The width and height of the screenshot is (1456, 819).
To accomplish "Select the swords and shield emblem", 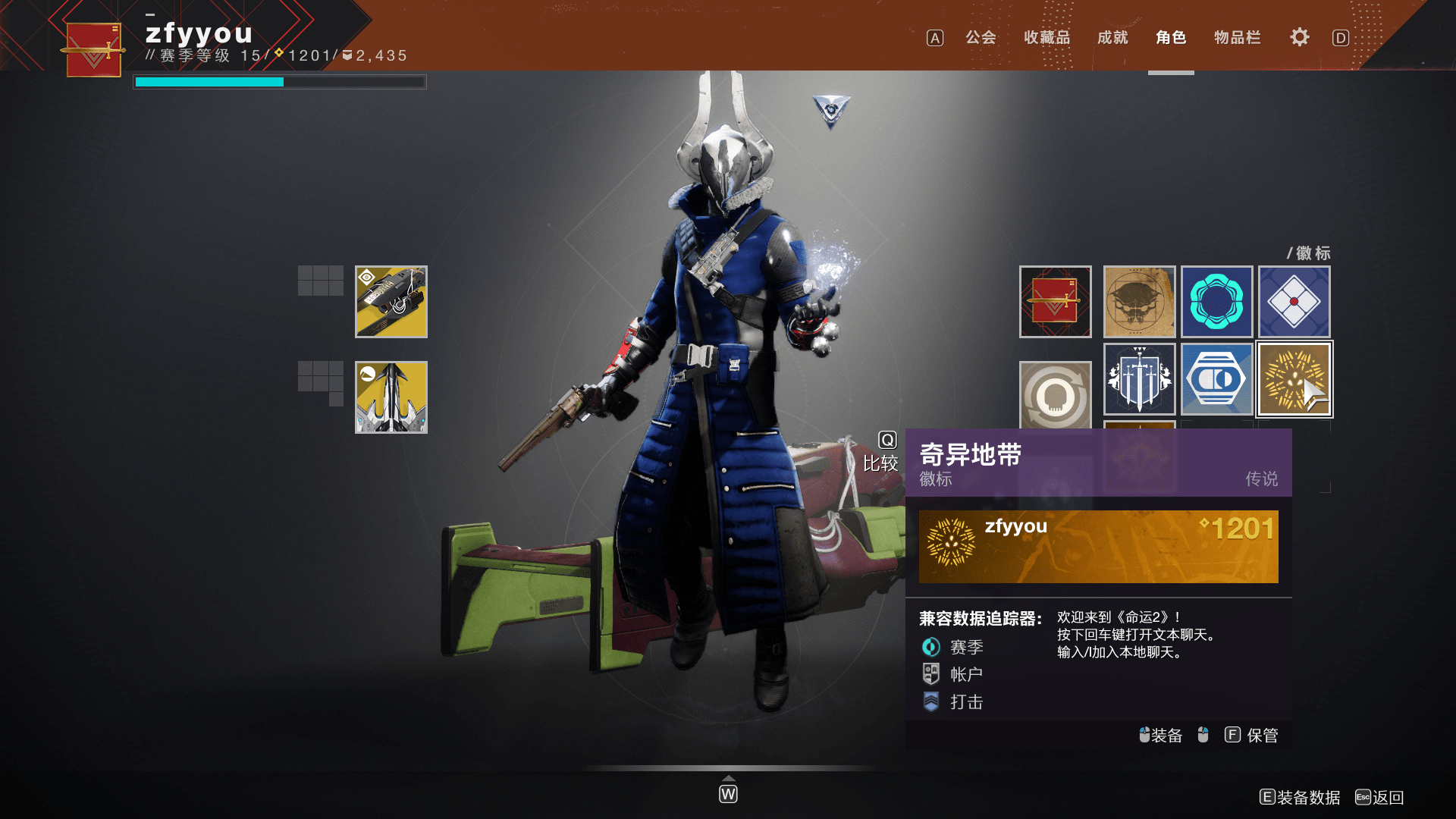I will pyautogui.click(x=1139, y=379).
